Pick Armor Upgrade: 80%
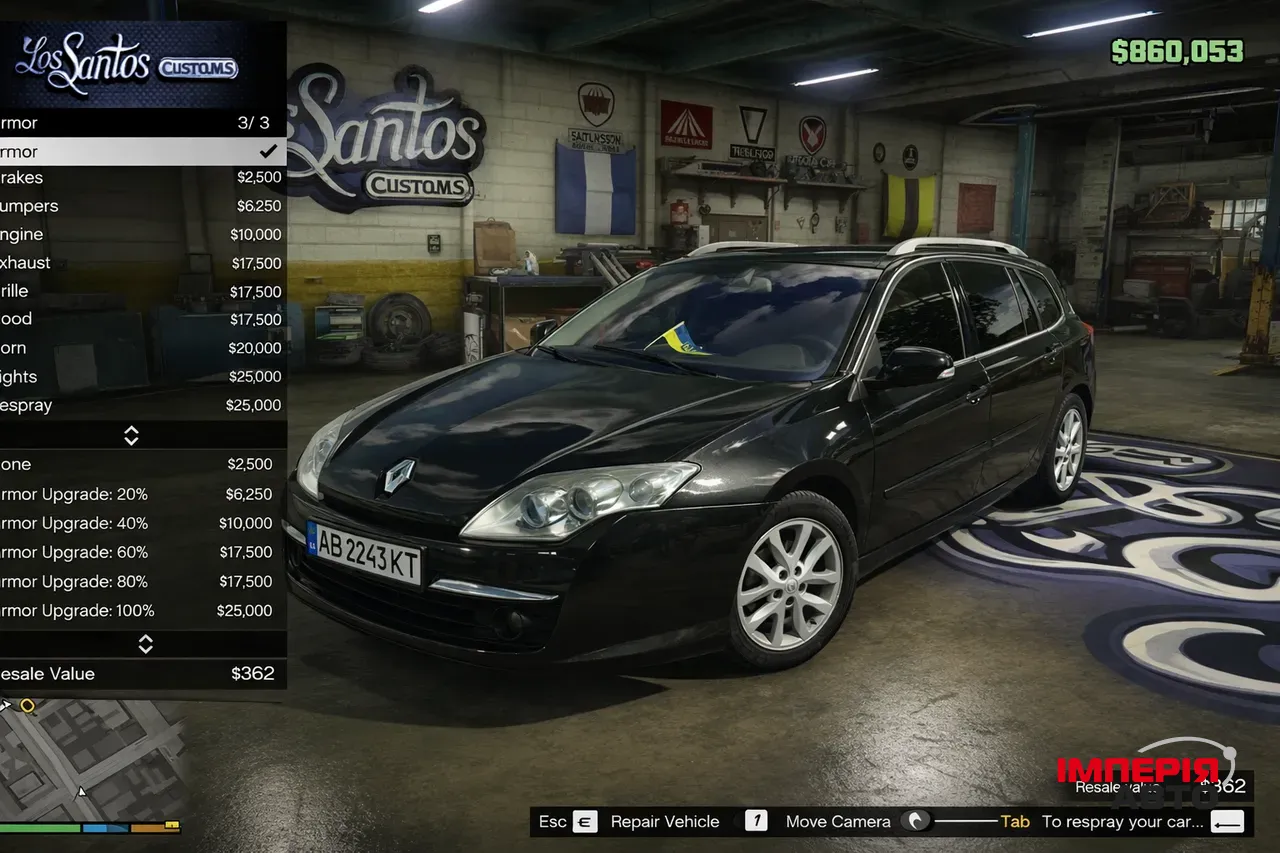Screen dimensions: 1280x853 point(140,581)
